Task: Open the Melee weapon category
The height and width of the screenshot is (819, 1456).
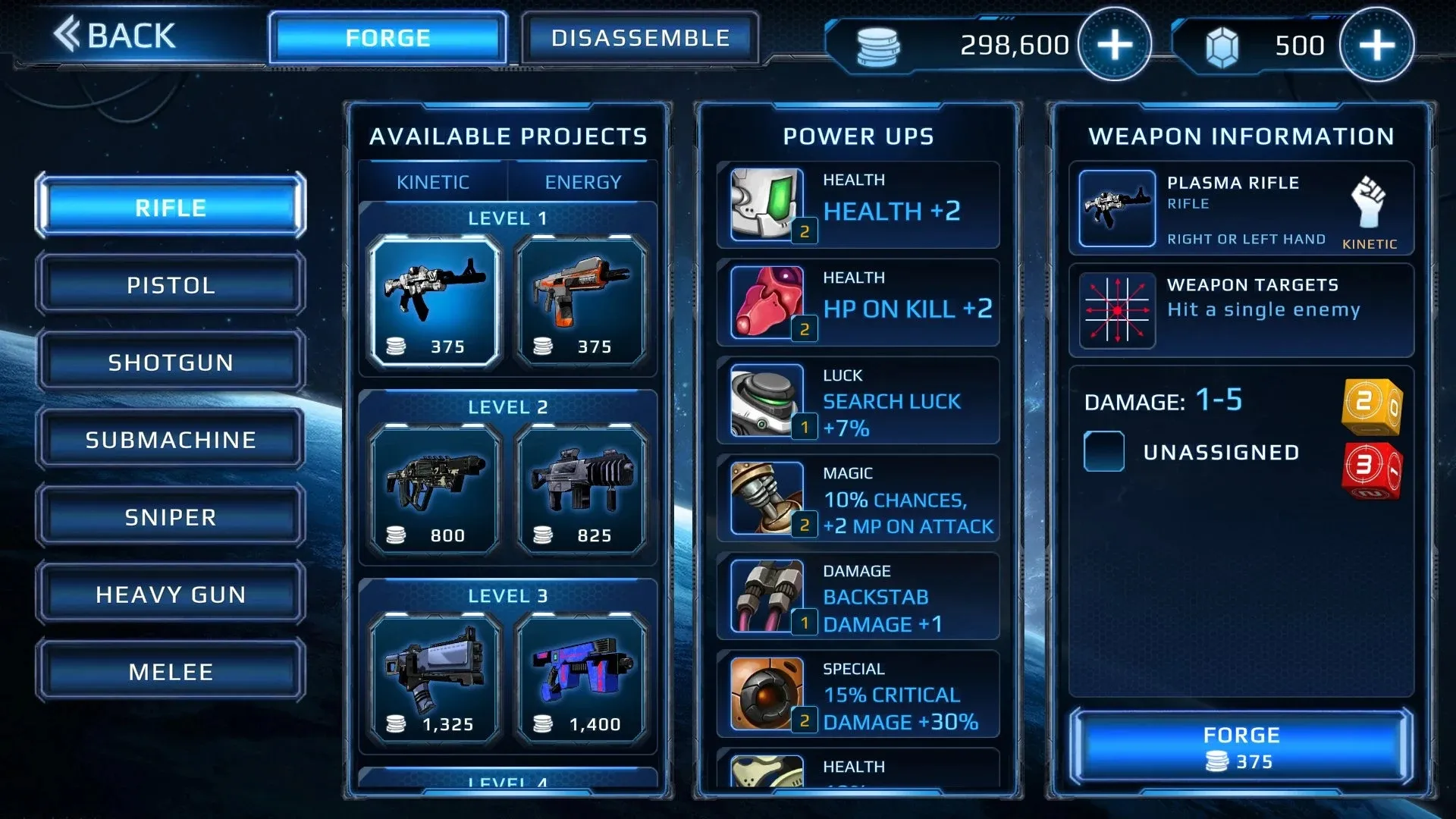Action: (171, 672)
